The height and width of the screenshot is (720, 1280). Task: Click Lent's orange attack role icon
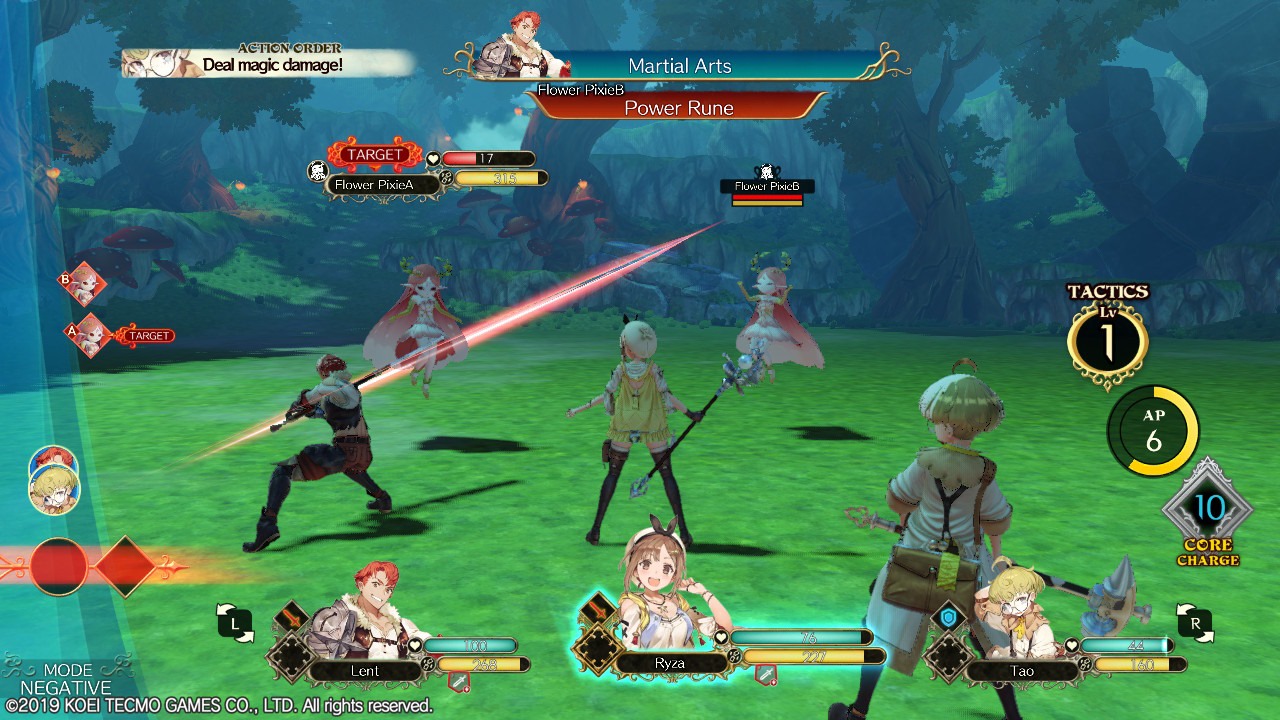click(293, 614)
